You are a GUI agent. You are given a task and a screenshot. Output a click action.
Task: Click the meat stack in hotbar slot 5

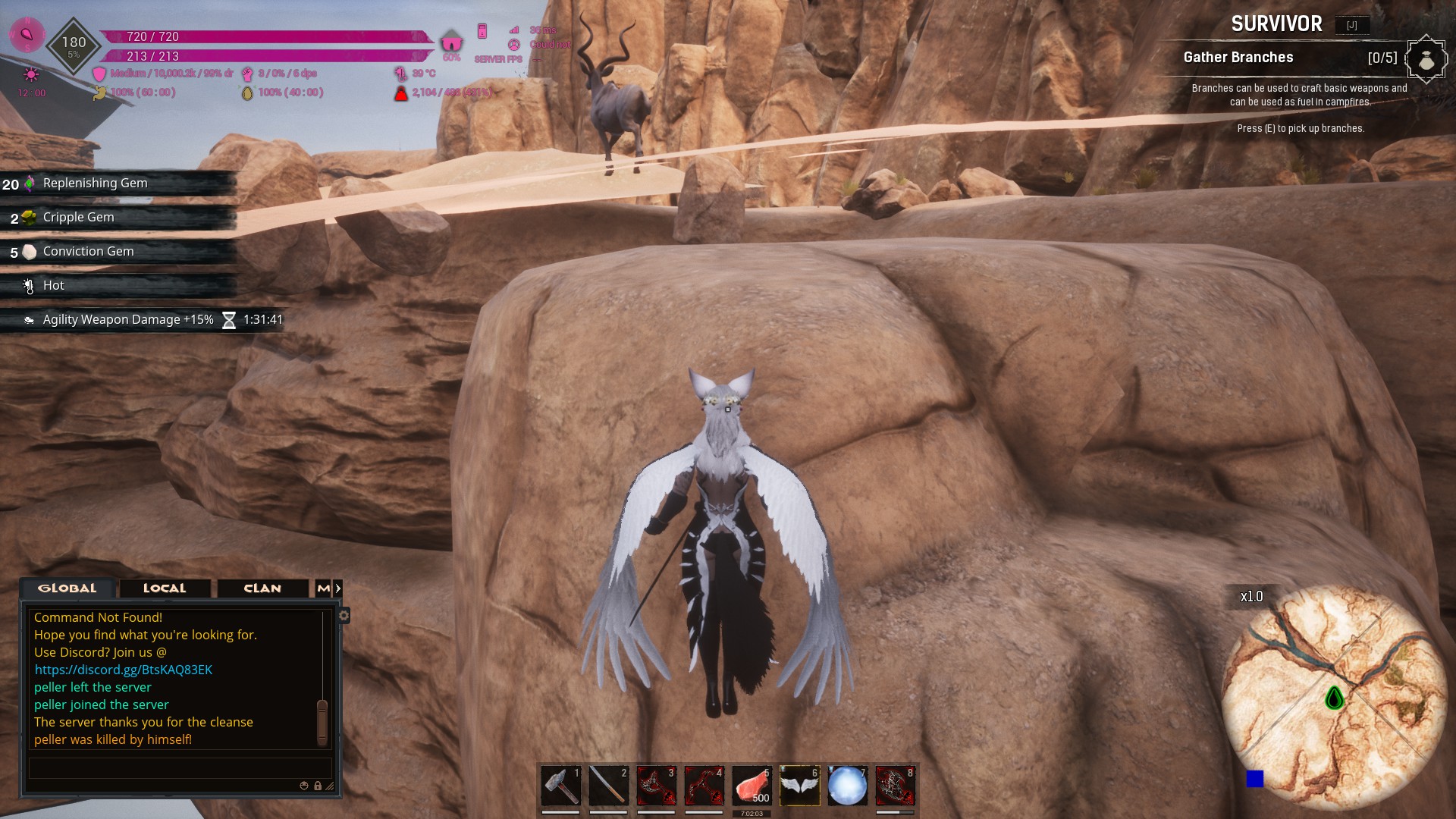[x=752, y=786]
